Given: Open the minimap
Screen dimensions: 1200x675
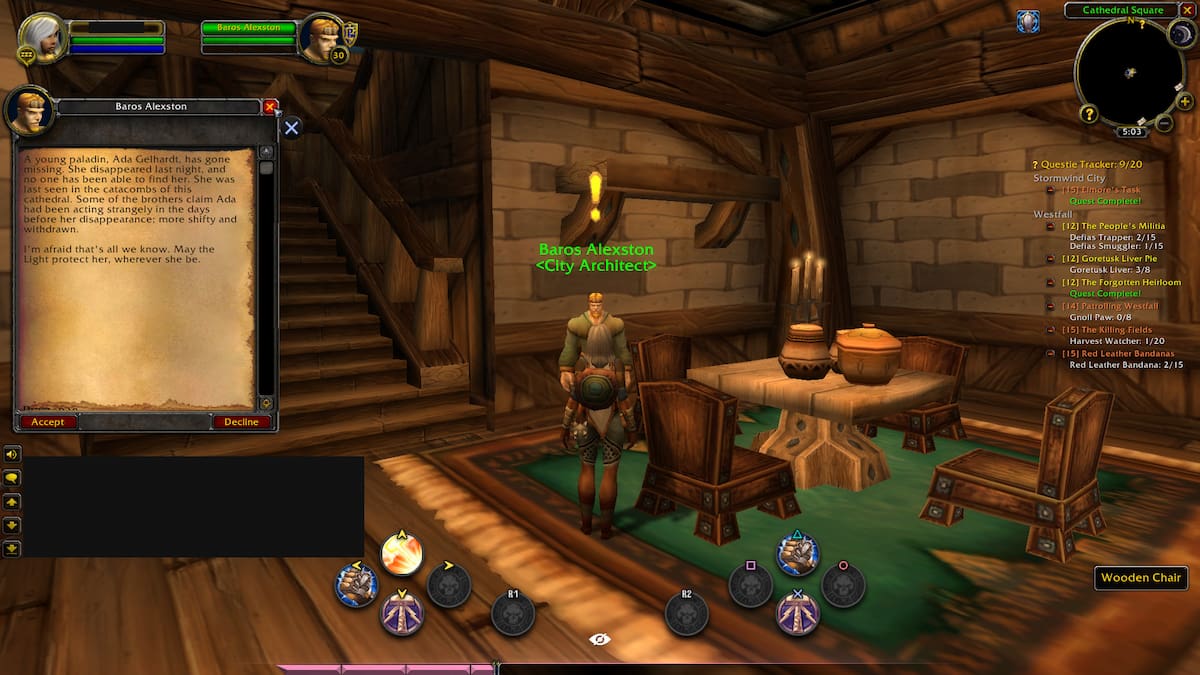Looking at the screenshot, I should (1128, 73).
